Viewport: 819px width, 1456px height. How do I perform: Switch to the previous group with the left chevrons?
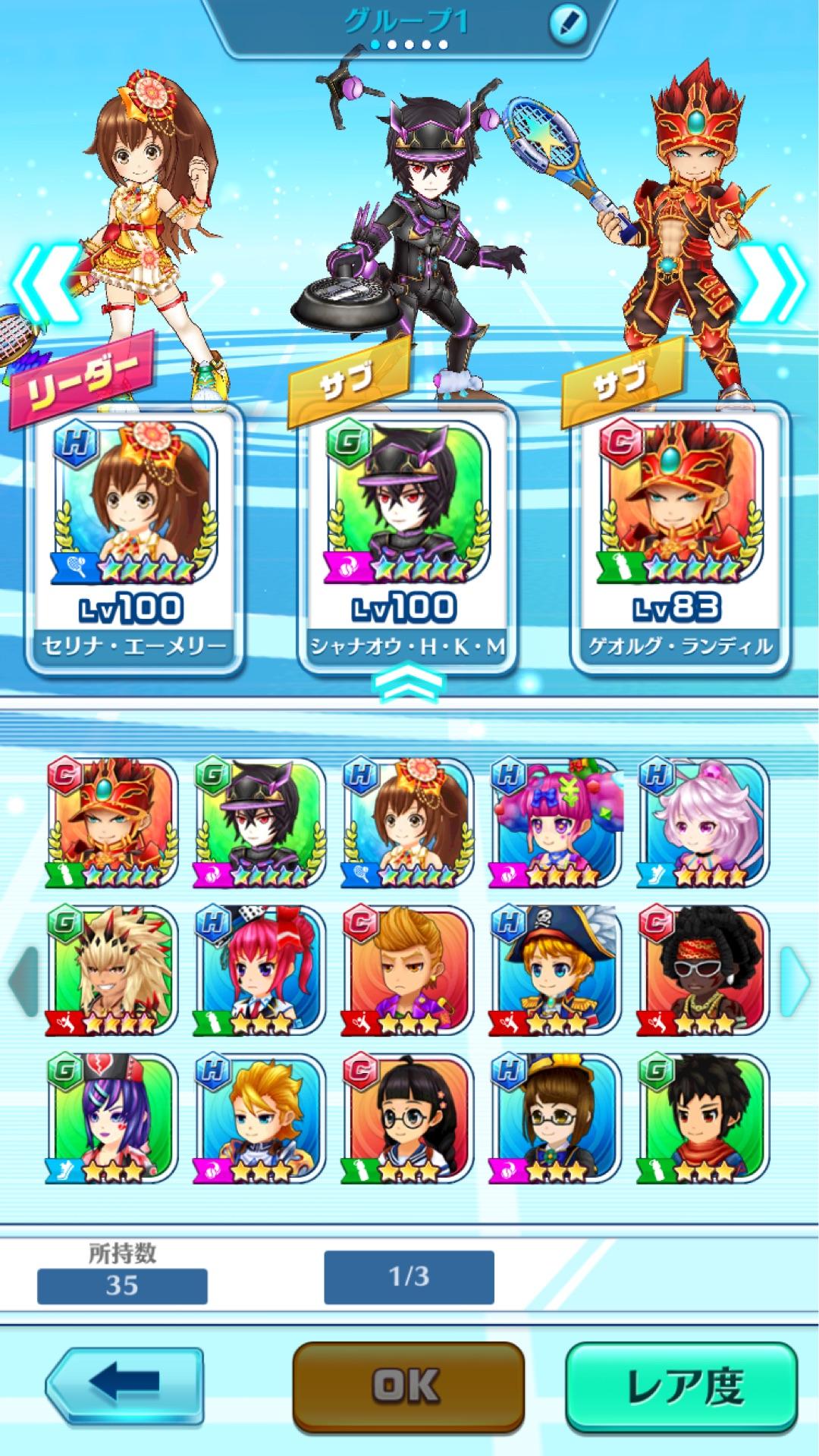pos(45,282)
